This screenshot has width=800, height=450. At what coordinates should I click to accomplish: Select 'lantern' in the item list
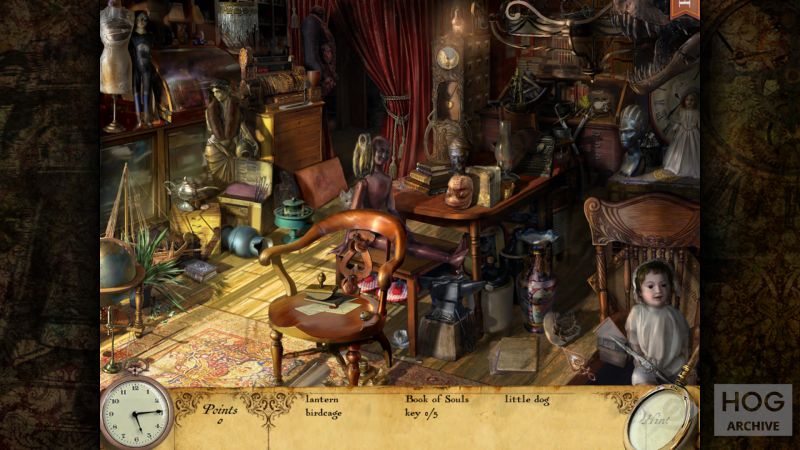point(321,398)
